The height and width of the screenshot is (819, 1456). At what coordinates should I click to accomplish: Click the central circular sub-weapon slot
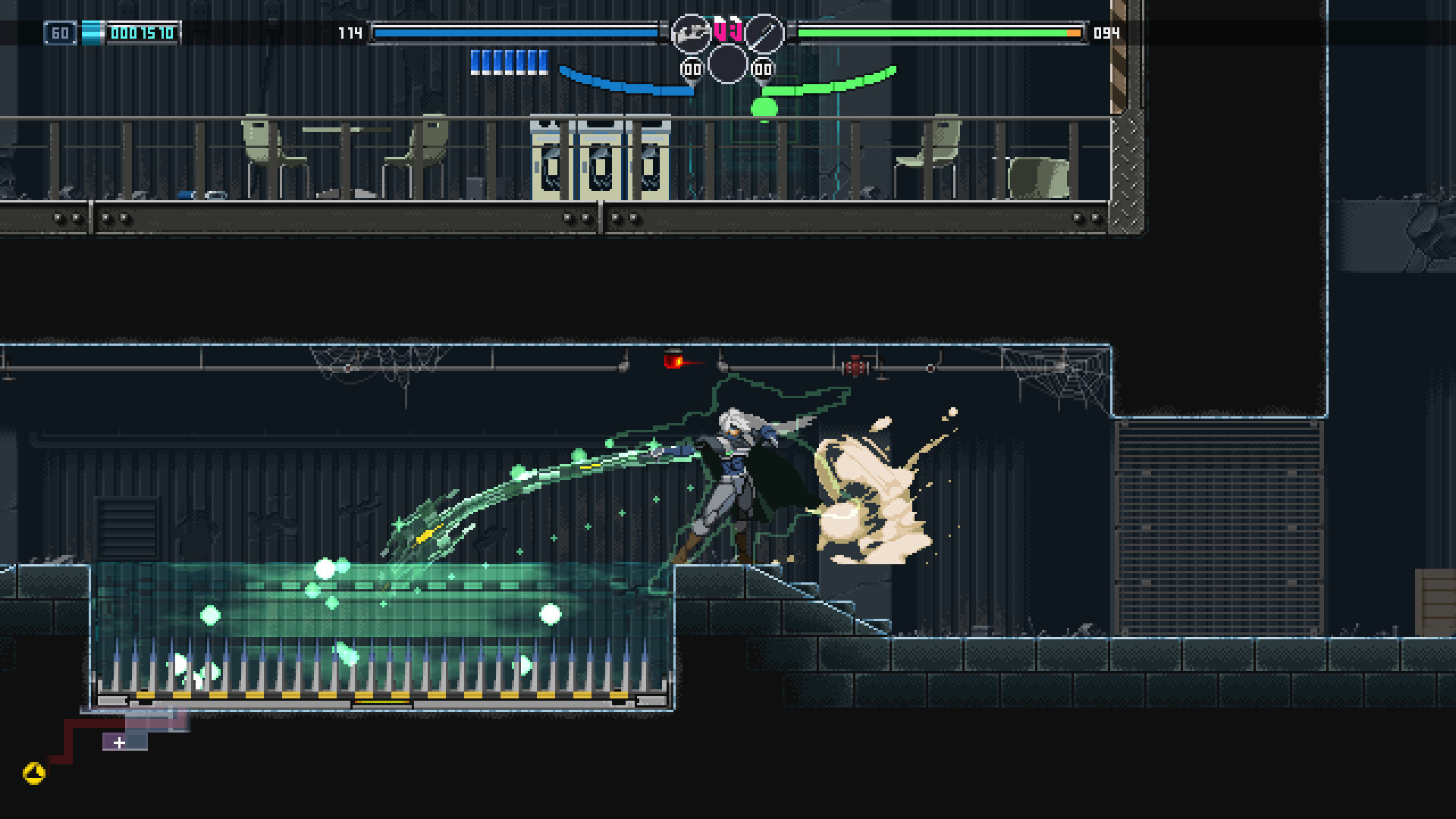[x=726, y=67]
